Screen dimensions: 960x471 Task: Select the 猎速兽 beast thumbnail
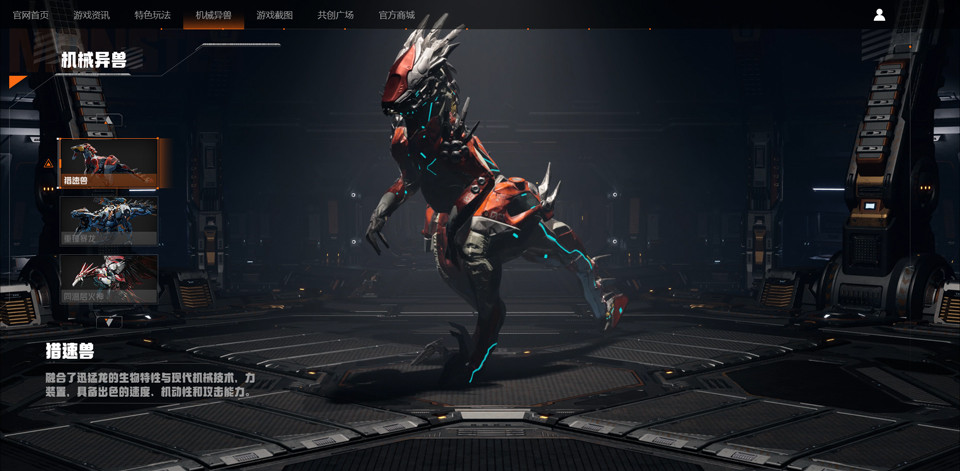pyautogui.click(x=108, y=163)
